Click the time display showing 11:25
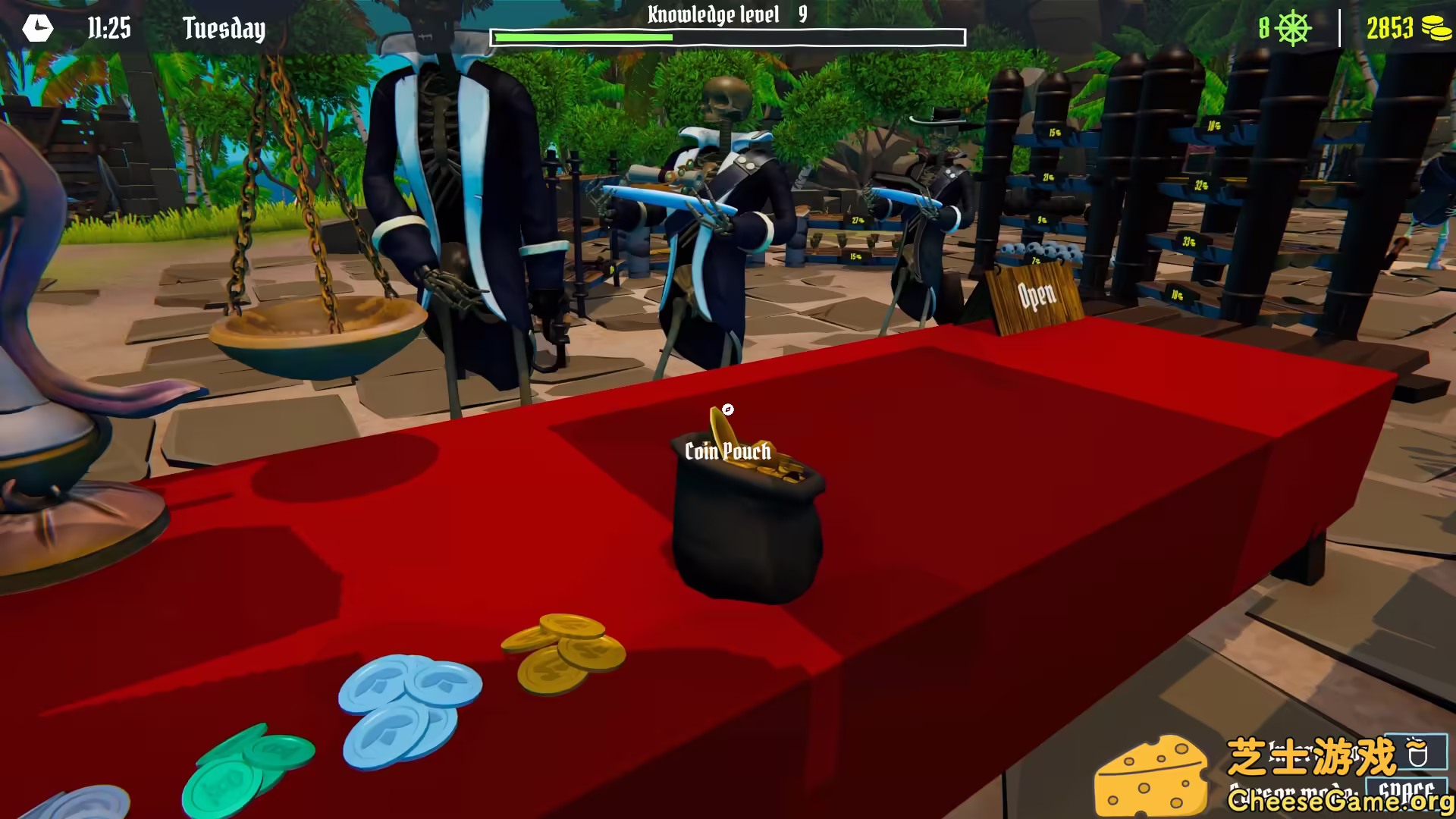Image resolution: width=1456 pixels, height=819 pixels. (106, 29)
